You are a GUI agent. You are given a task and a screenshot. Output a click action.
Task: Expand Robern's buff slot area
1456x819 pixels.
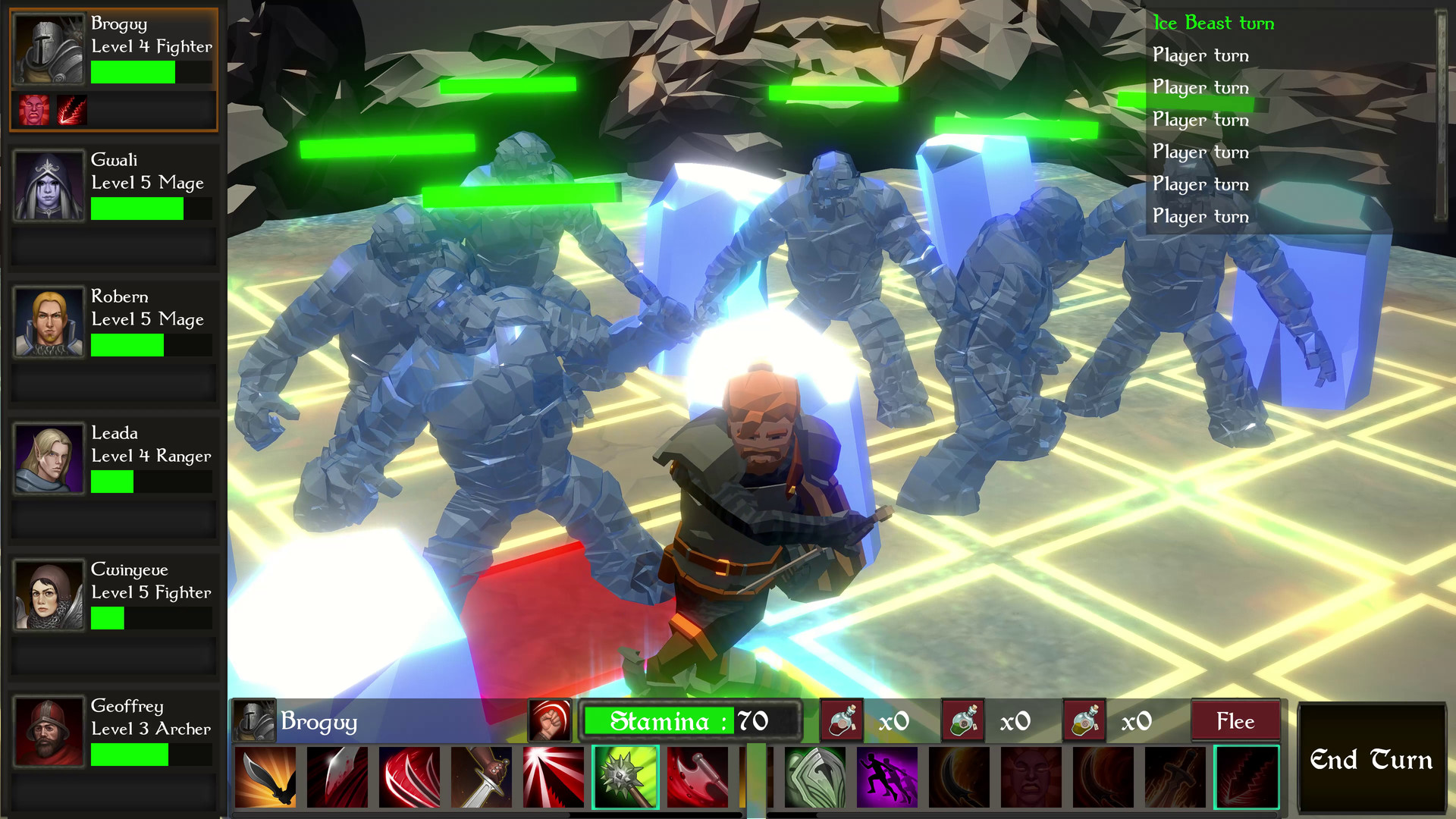[114, 383]
